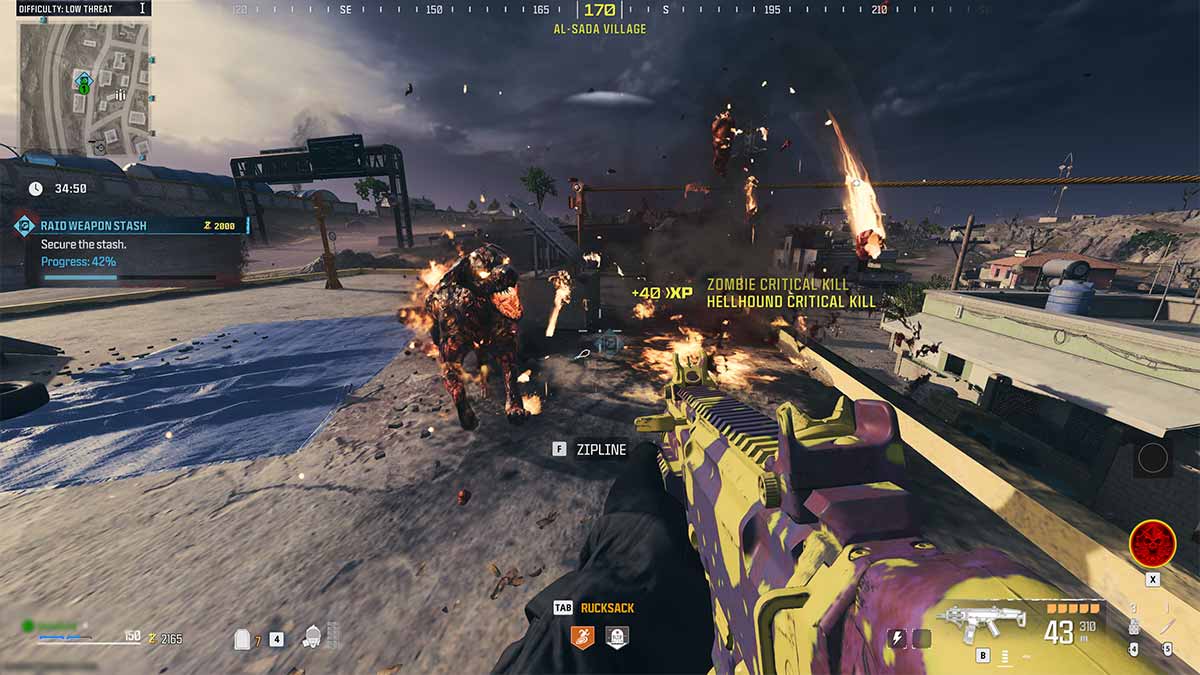1200x675 pixels.
Task: Open the minimap in the corner
Action: coord(84,88)
